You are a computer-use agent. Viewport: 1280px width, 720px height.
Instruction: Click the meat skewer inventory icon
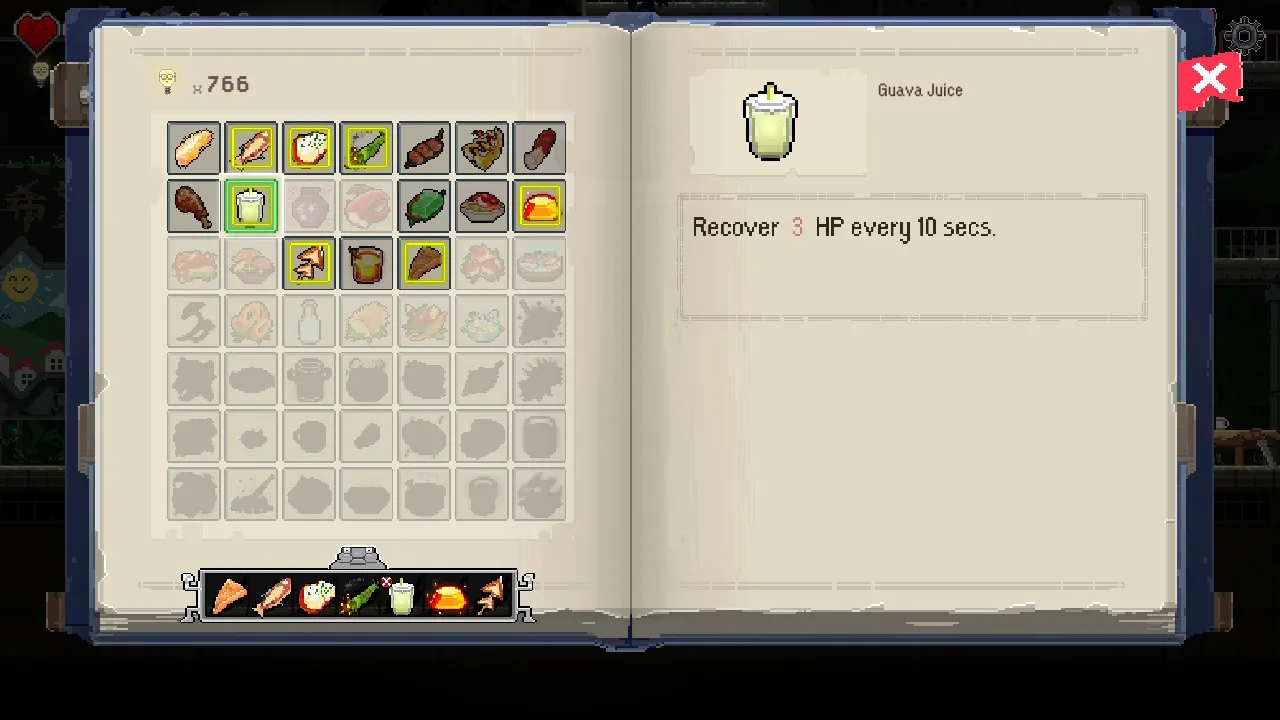[423, 147]
